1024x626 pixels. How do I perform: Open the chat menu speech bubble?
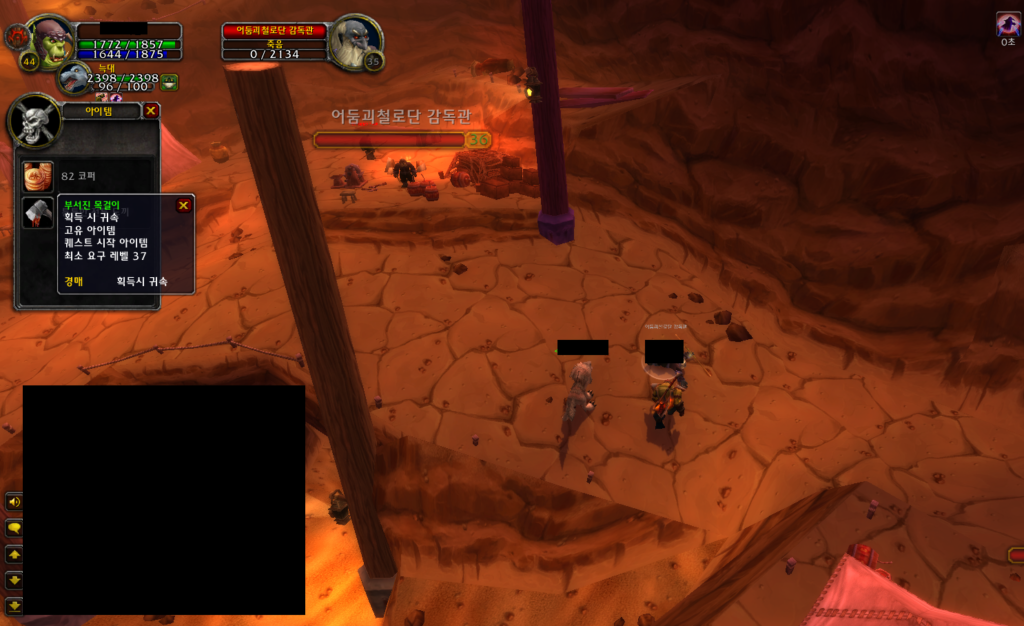14,527
